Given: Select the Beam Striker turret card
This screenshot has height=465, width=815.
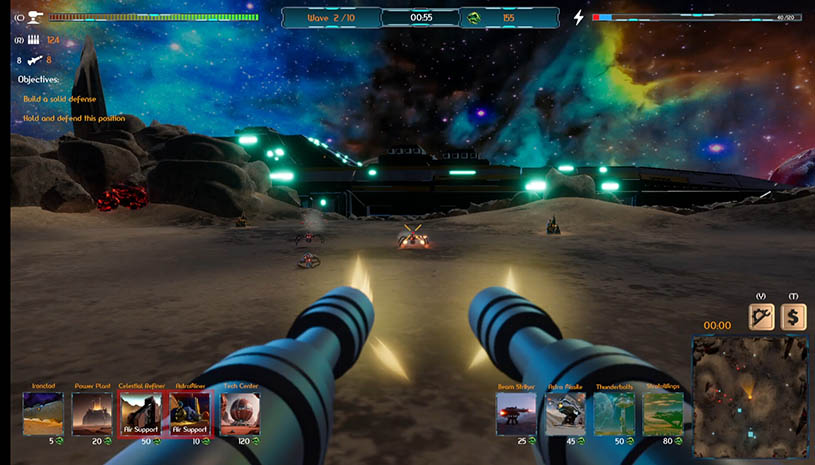Looking at the screenshot, I should (516, 413).
